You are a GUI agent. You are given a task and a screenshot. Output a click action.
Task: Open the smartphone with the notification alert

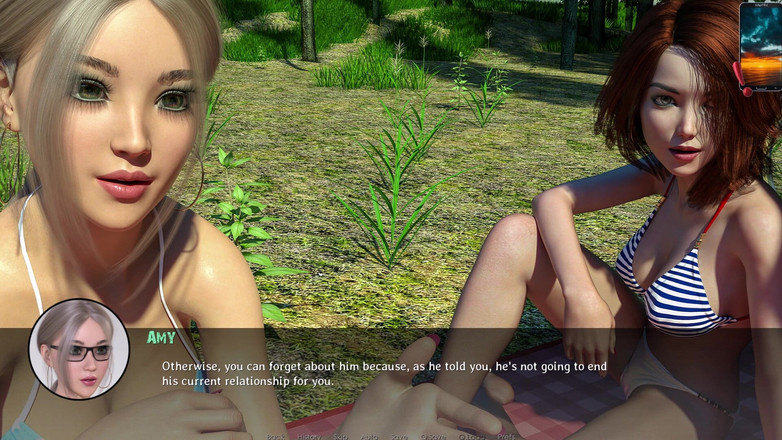[761, 47]
